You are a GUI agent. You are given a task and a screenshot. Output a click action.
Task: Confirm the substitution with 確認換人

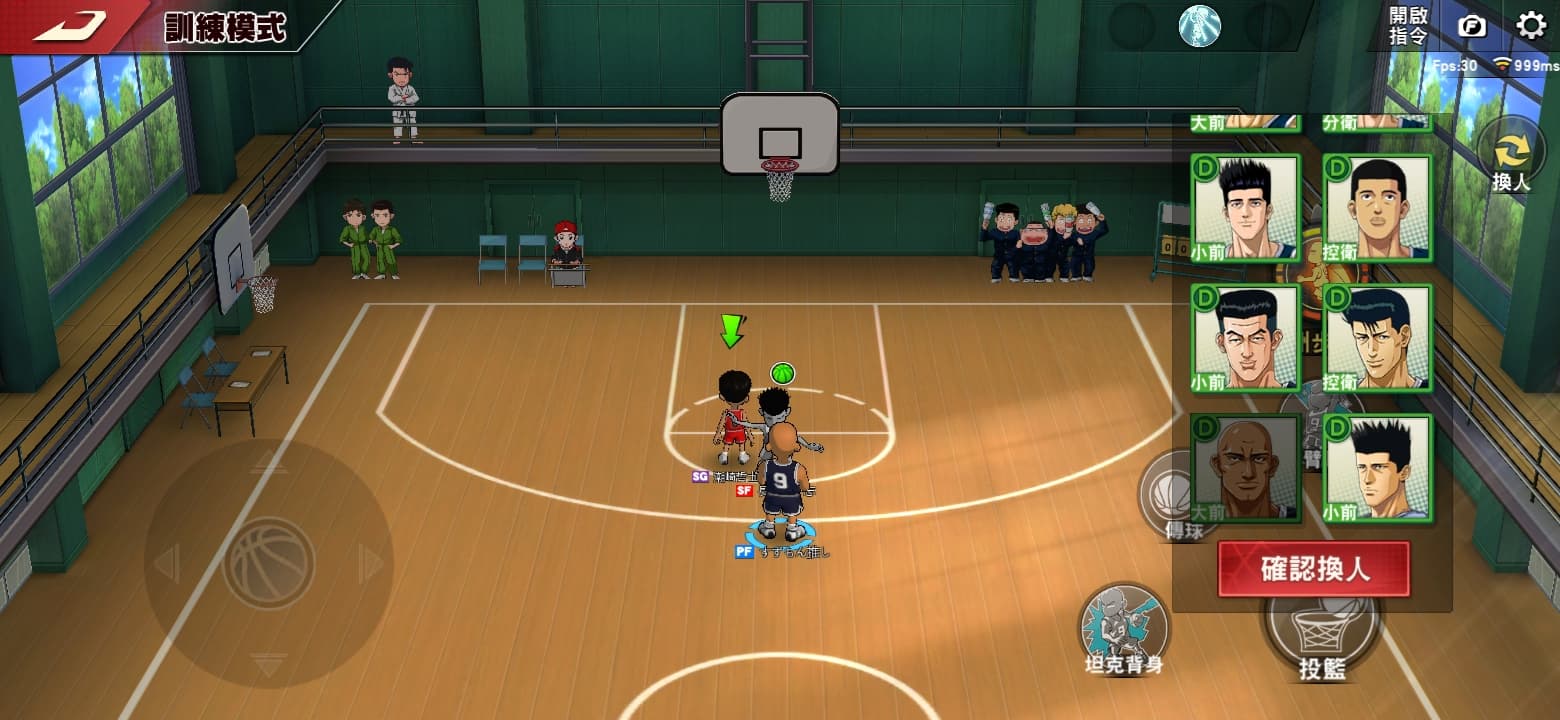tap(1313, 569)
